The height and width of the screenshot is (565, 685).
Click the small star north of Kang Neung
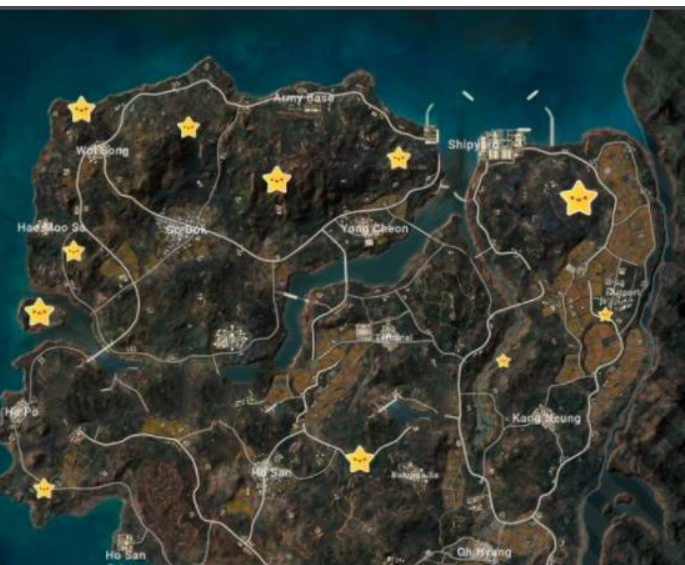coord(503,360)
